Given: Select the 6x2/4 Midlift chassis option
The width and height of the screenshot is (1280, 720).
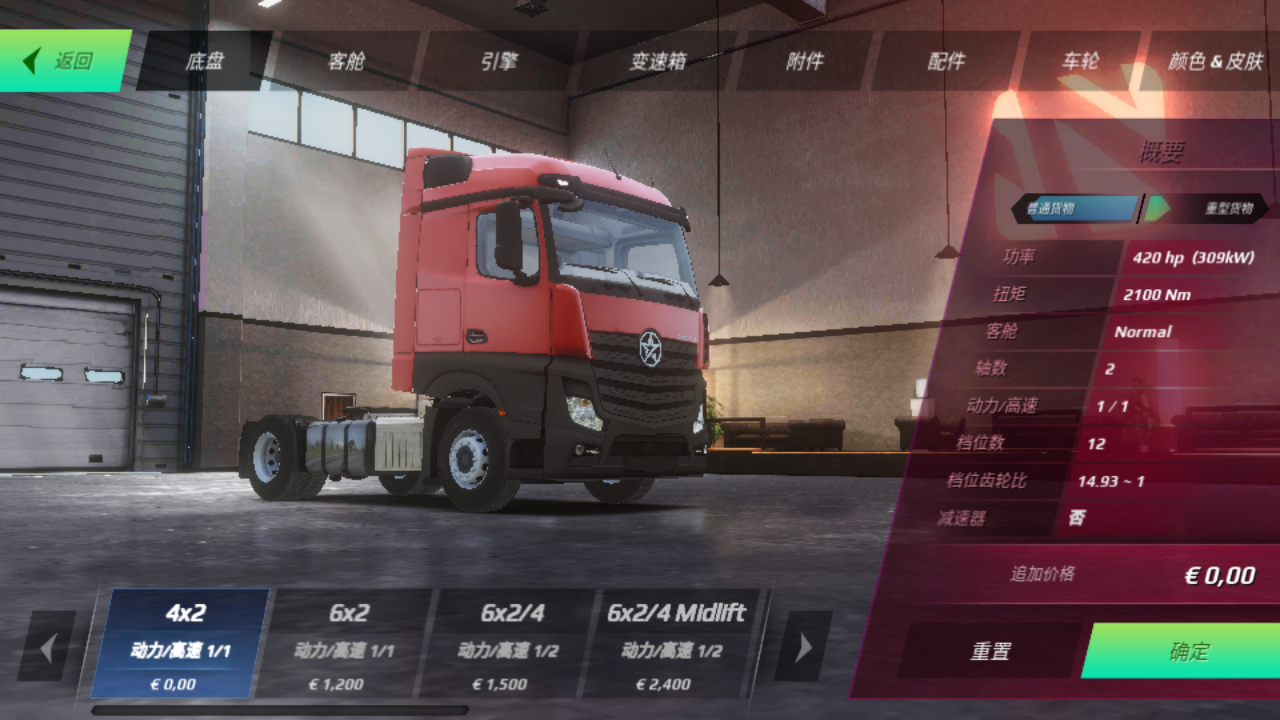Looking at the screenshot, I should click(676, 643).
